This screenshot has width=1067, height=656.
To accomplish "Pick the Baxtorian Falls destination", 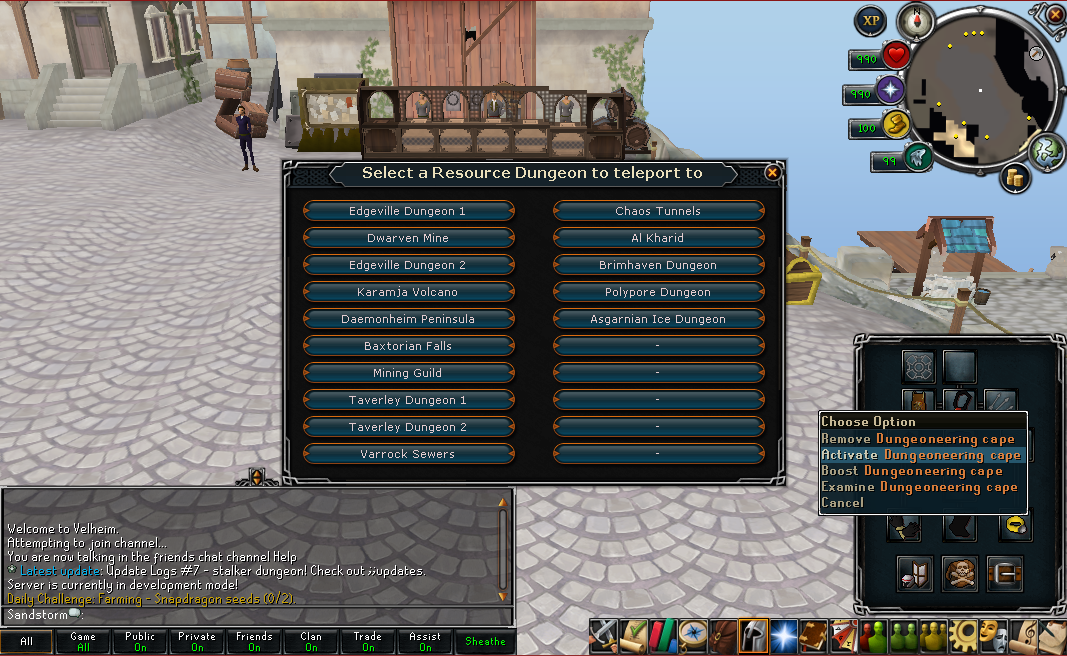I will (x=408, y=346).
